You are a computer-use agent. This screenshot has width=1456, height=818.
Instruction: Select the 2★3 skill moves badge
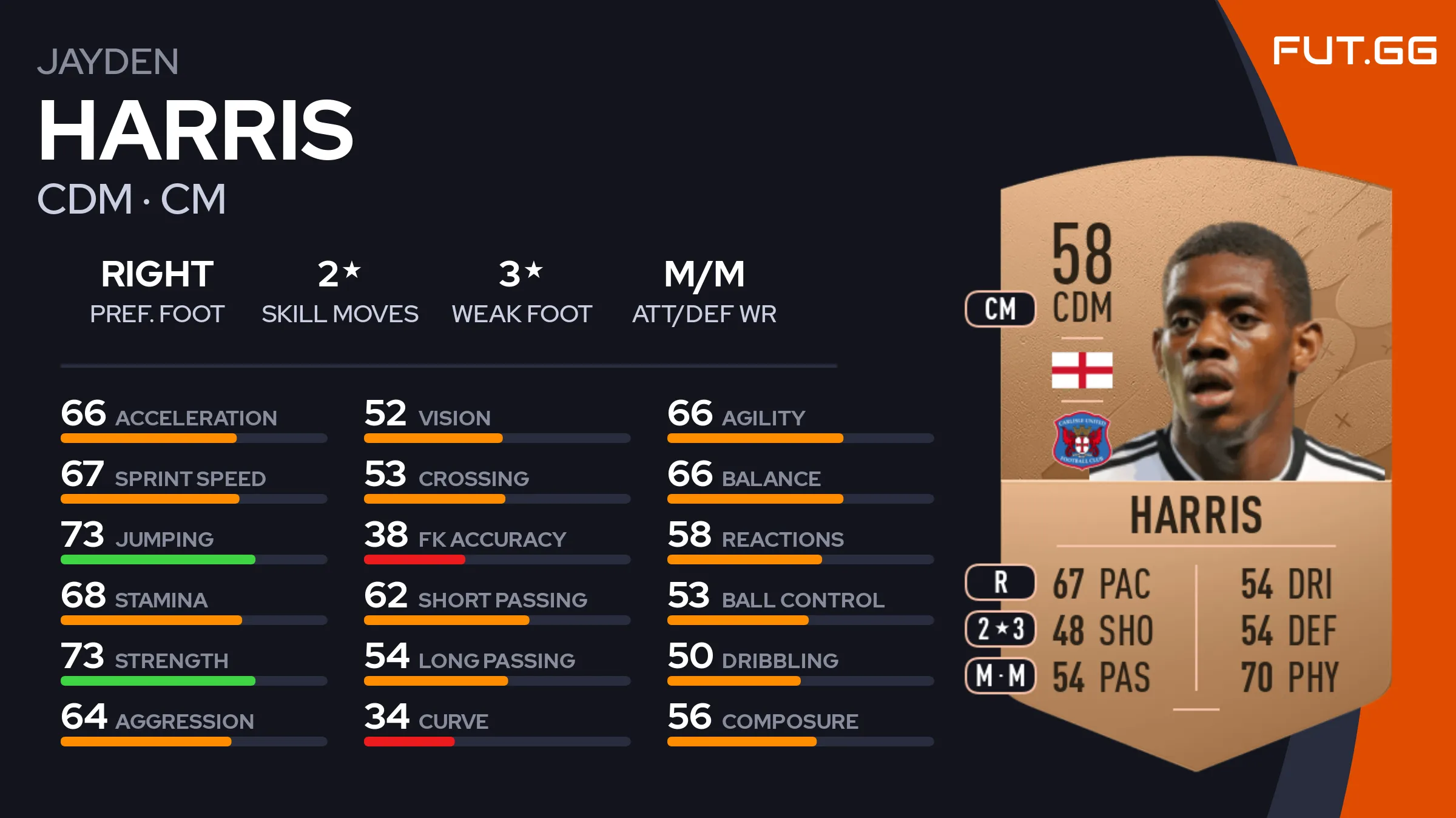click(x=1000, y=629)
